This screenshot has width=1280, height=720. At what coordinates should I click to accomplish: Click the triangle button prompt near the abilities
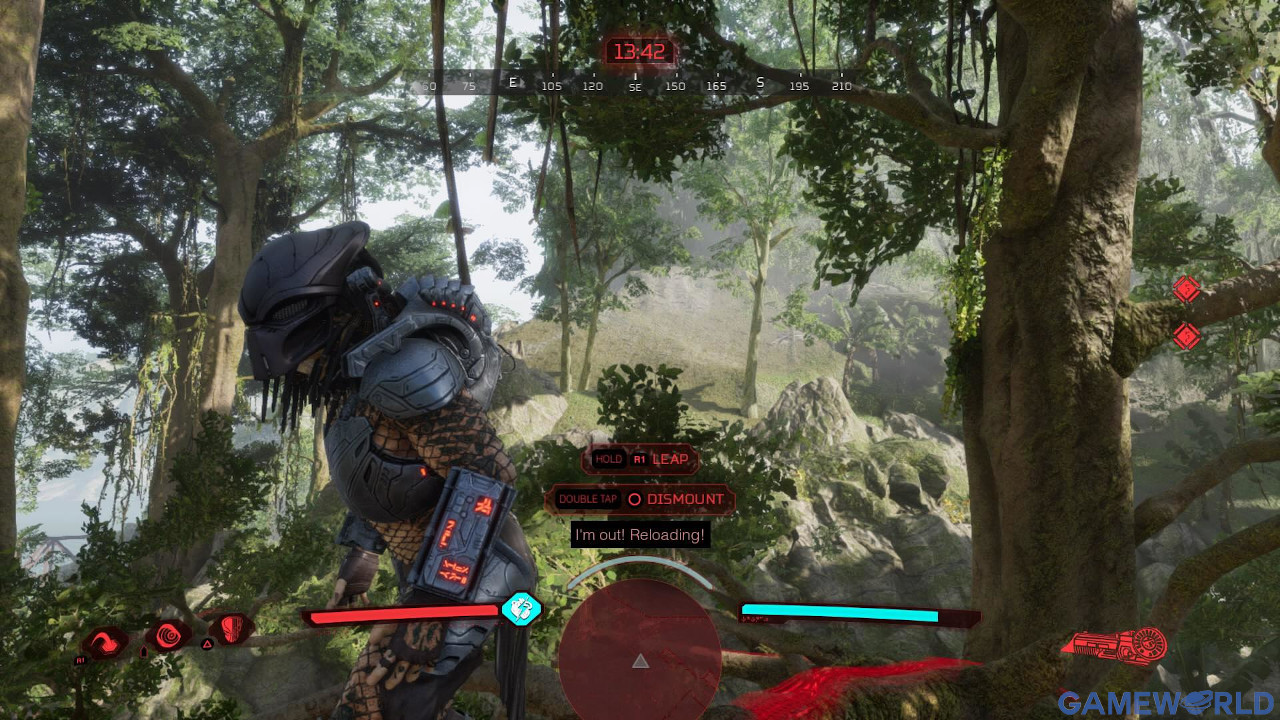(207, 643)
